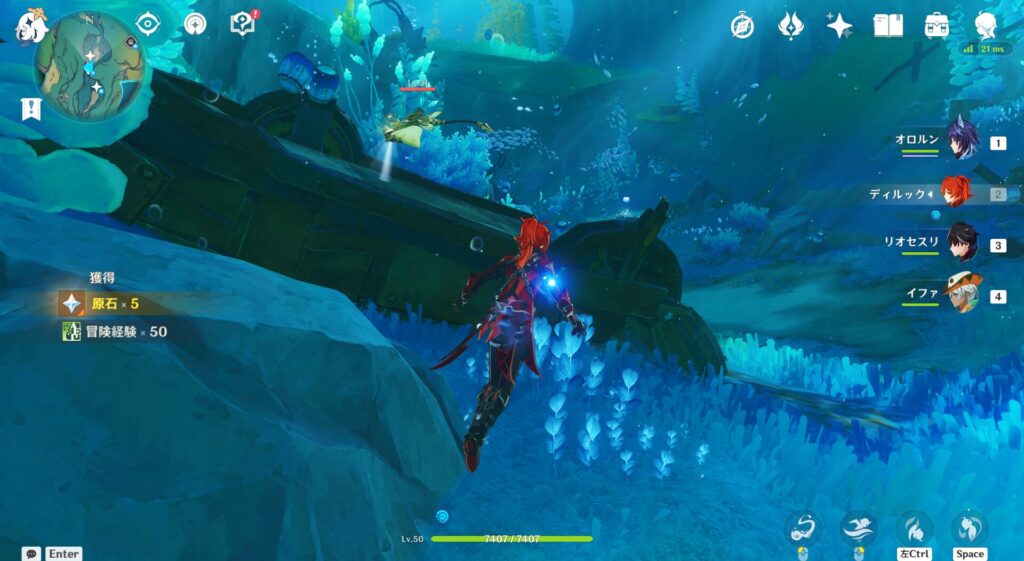Open the character profile silhouette icon

pyautogui.click(x=986, y=26)
